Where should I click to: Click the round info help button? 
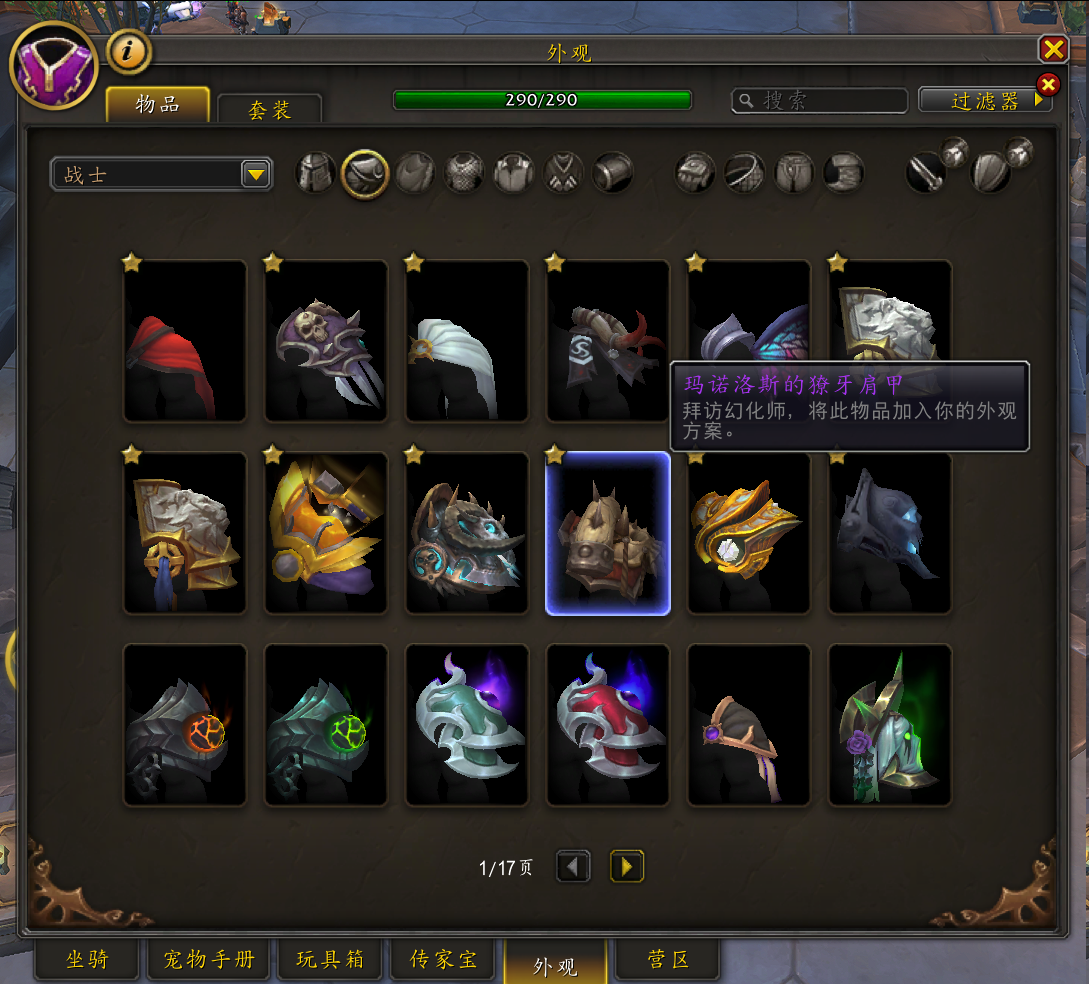click(x=128, y=52)
